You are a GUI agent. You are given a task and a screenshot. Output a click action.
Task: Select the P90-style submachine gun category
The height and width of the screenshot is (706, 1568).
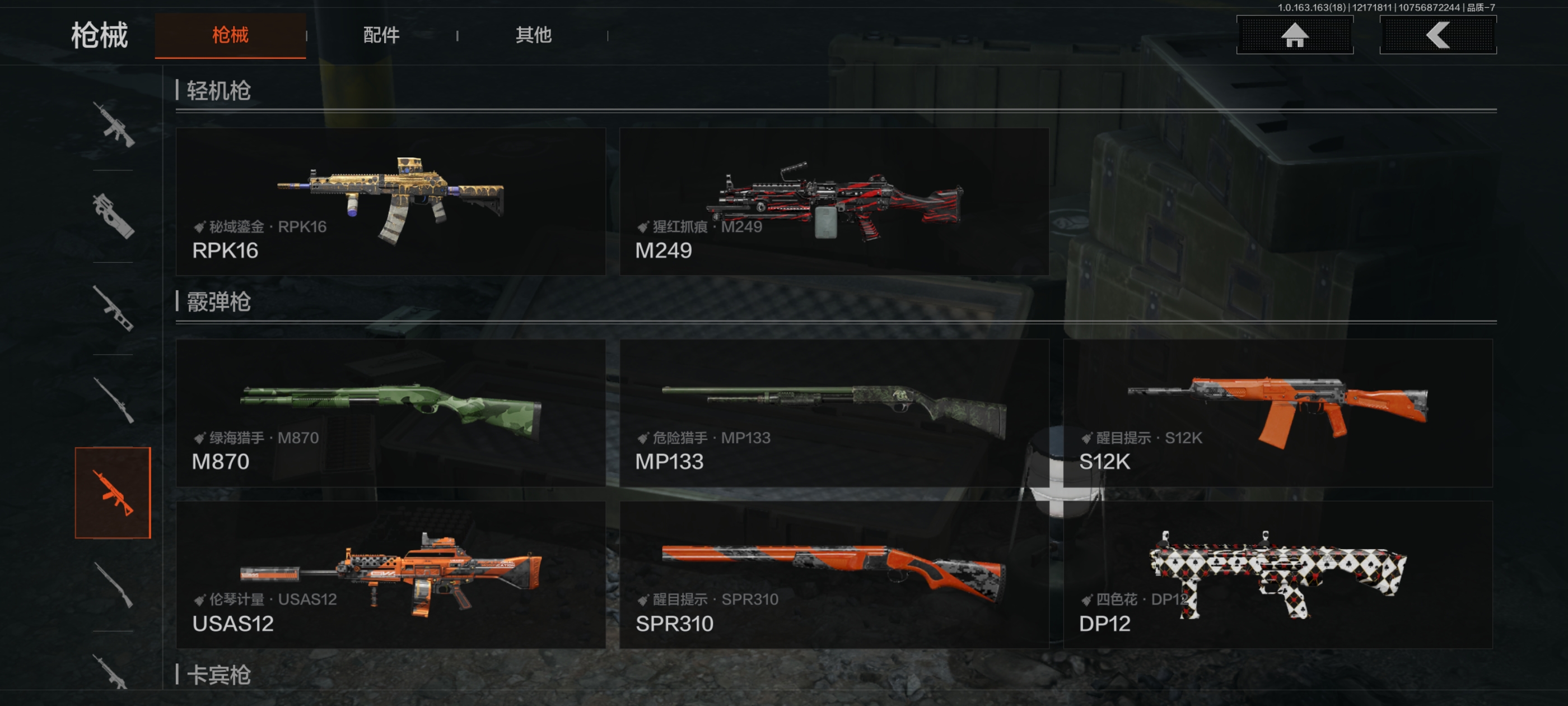click(x=113, y=216)
